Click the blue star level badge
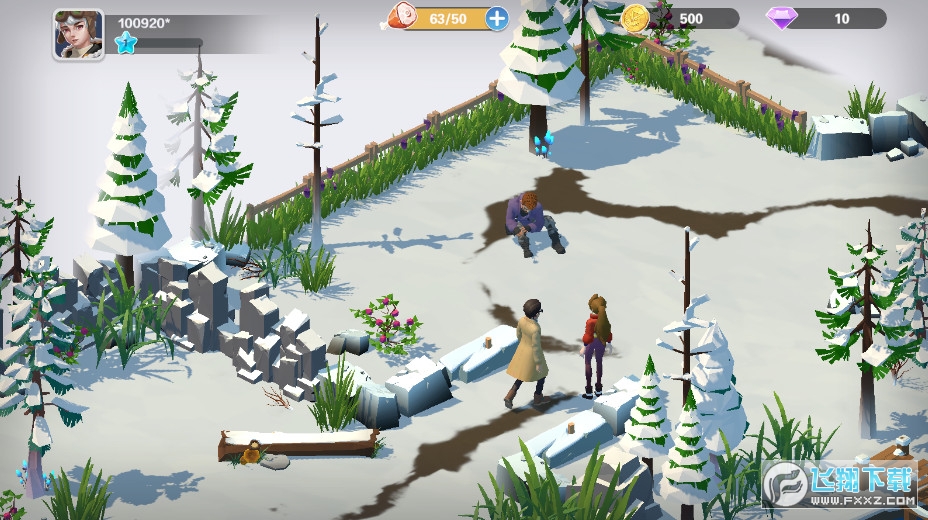This screenshot has height=520, width=928. coord(125,43)
